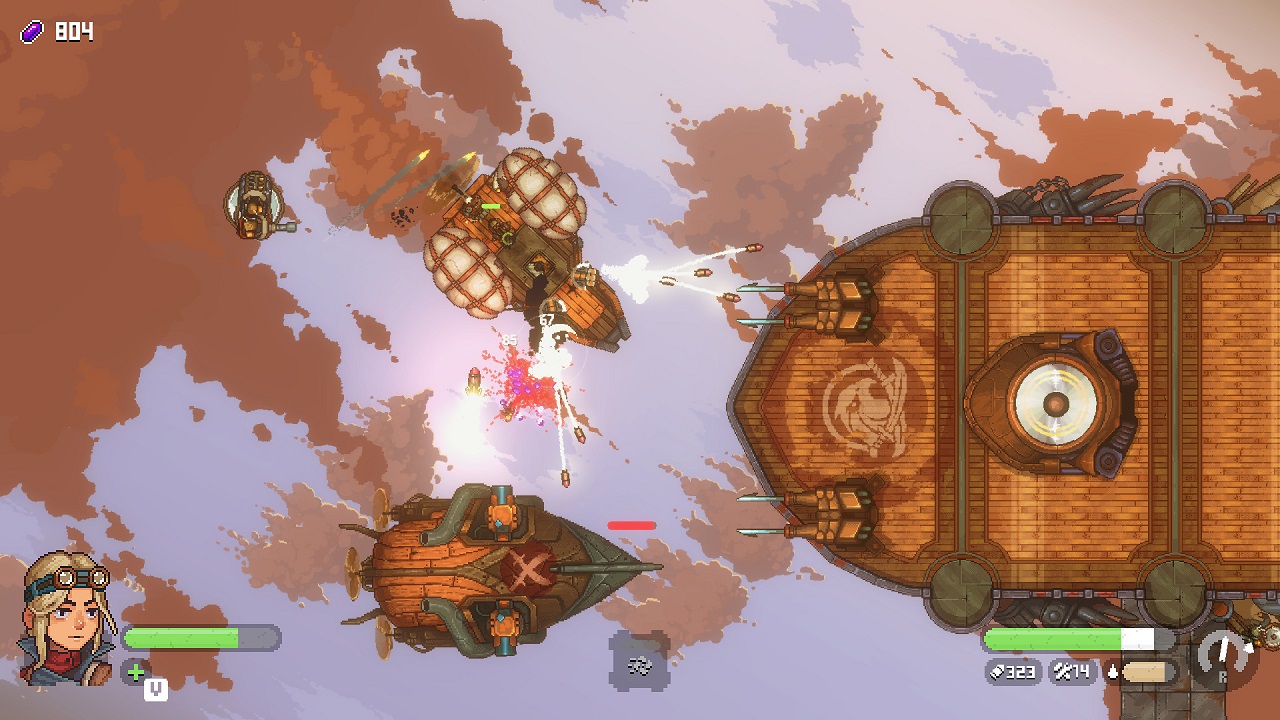The height and width of the screenshot is (720, 1280).
Task: Click the red enemy health bar mid-screen
Action: point(629,524)
